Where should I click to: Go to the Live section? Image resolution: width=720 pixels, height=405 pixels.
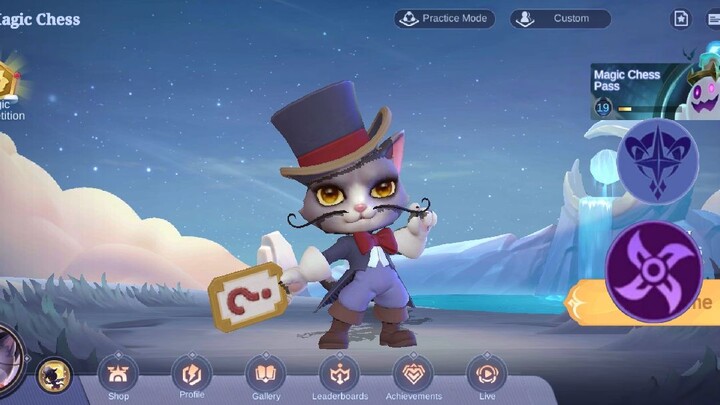(487, 377)
